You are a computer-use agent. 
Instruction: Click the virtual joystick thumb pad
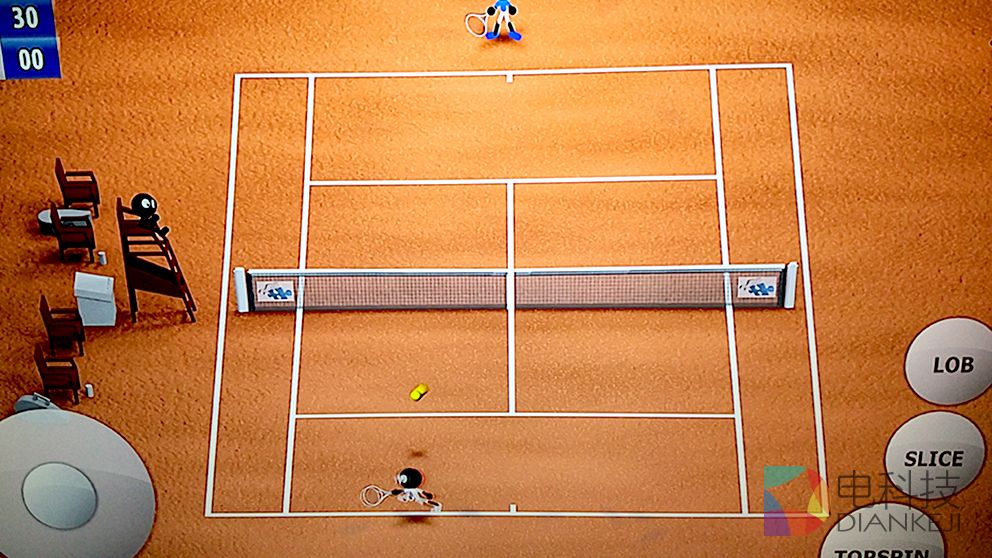(x=60, y=495)
